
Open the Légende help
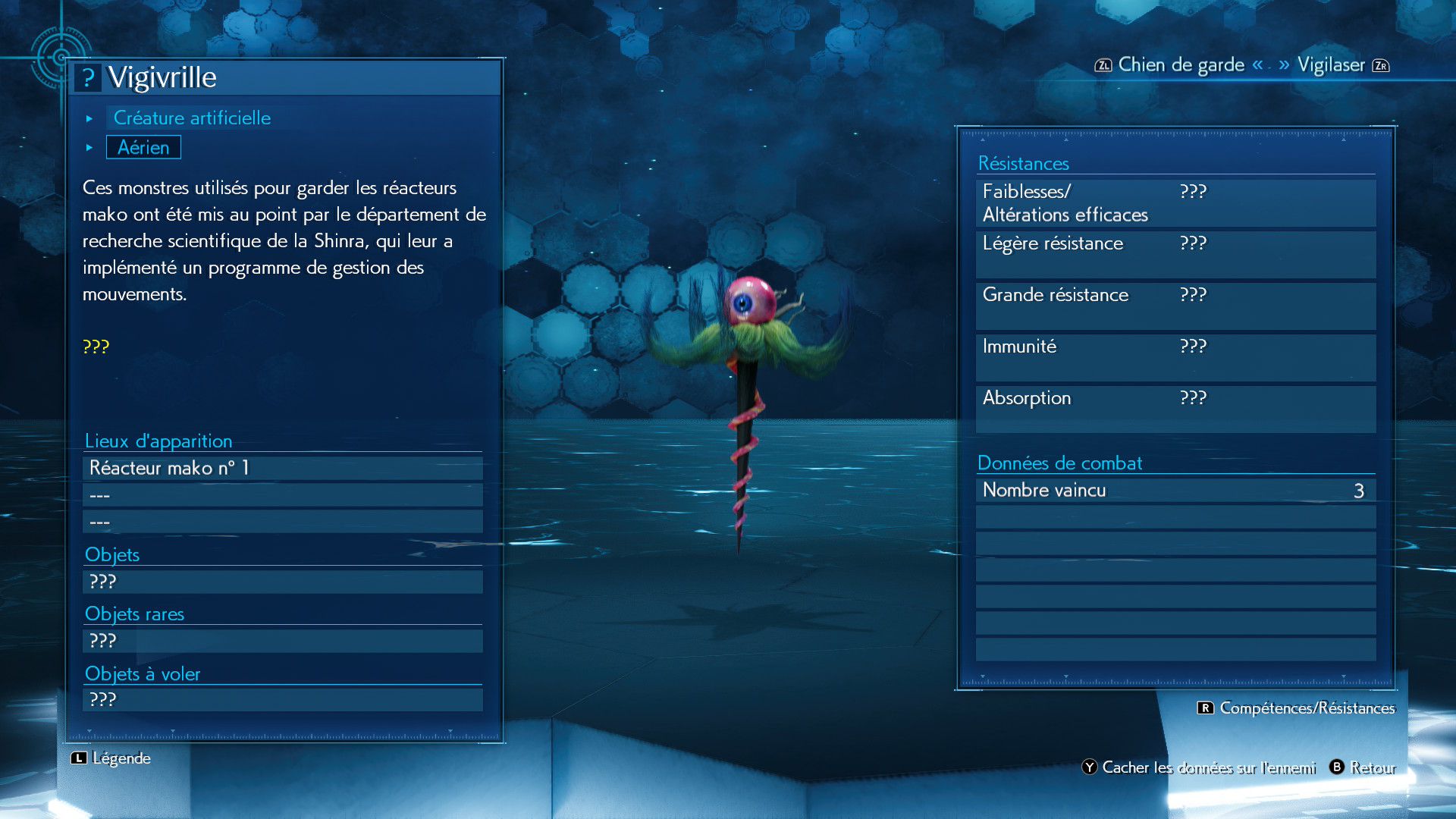[111, 758]
